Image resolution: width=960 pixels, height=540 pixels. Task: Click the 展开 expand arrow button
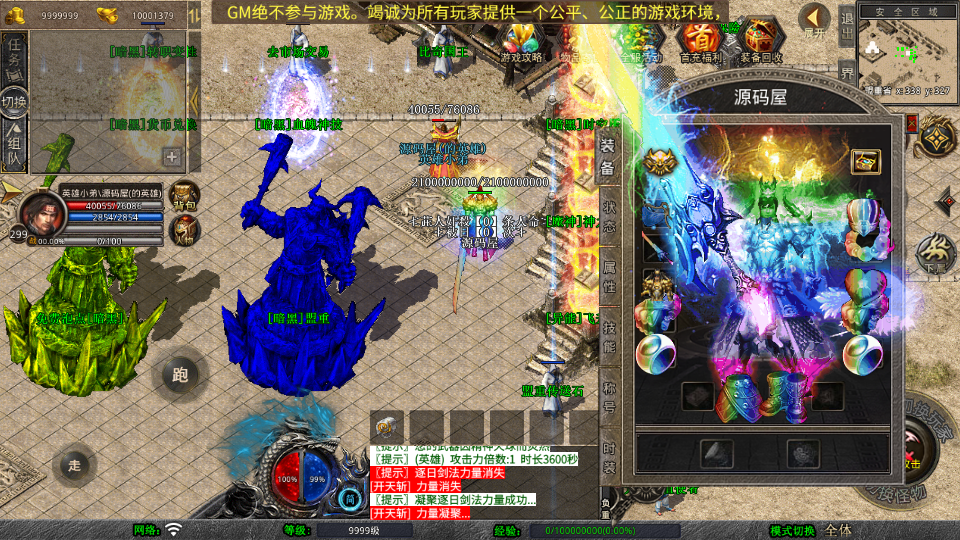(816, 21)
